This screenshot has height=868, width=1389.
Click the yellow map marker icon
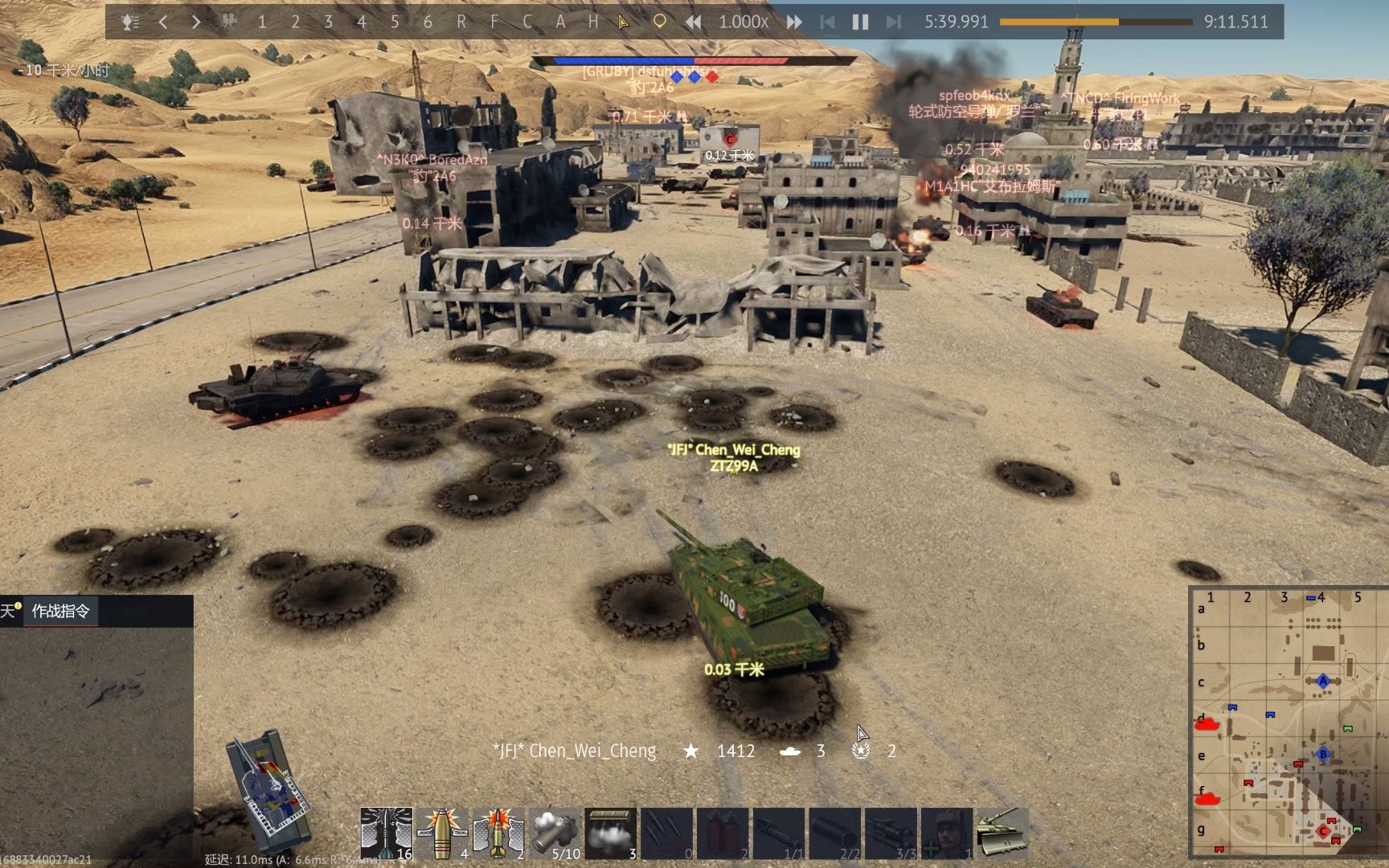[x=659, y=22]
